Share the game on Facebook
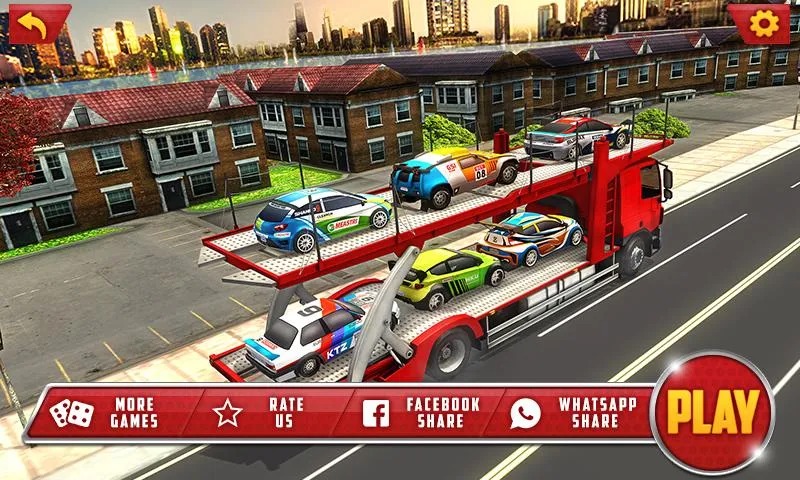 click(422, 412)
